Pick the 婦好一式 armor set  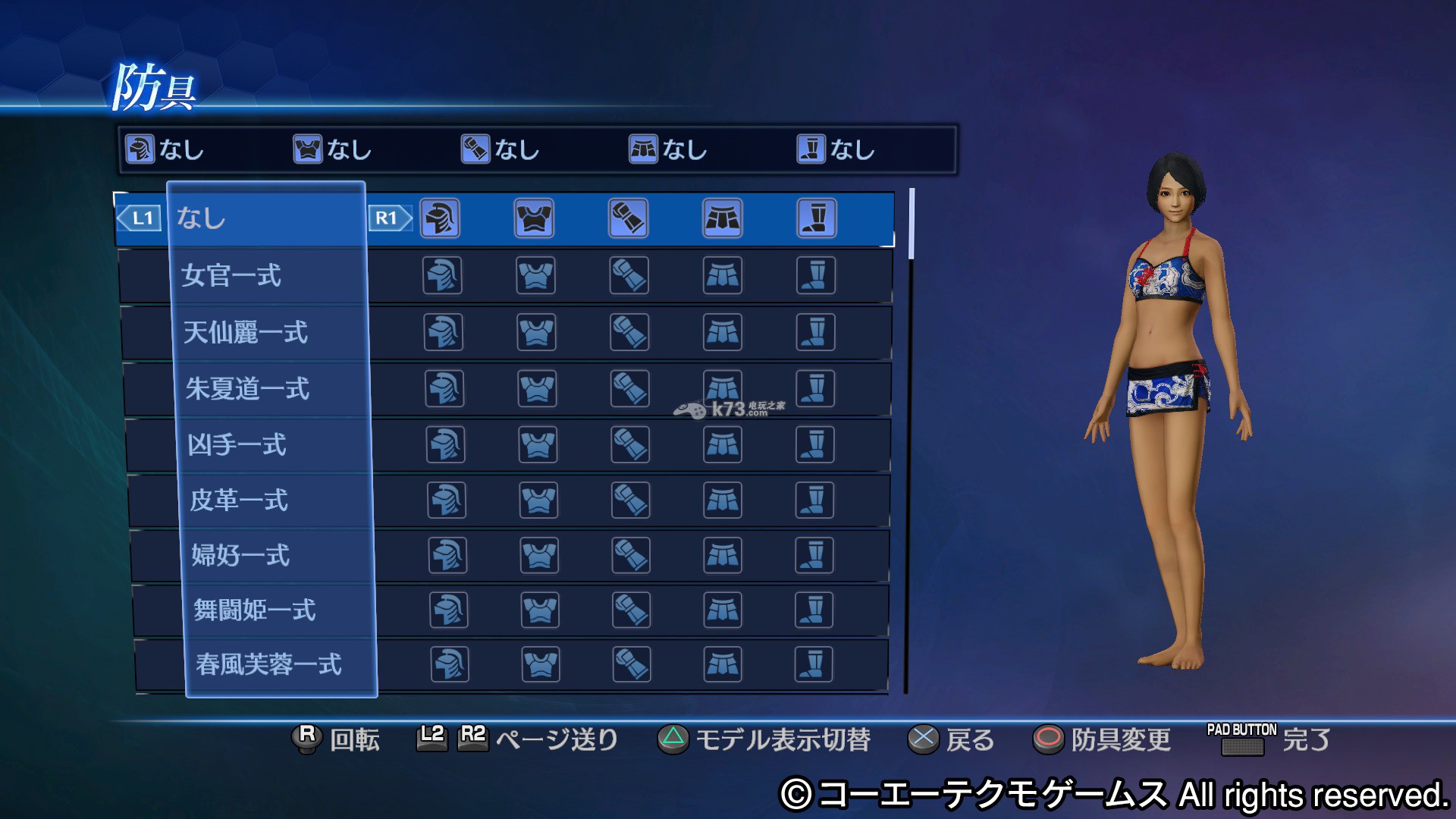278,555
